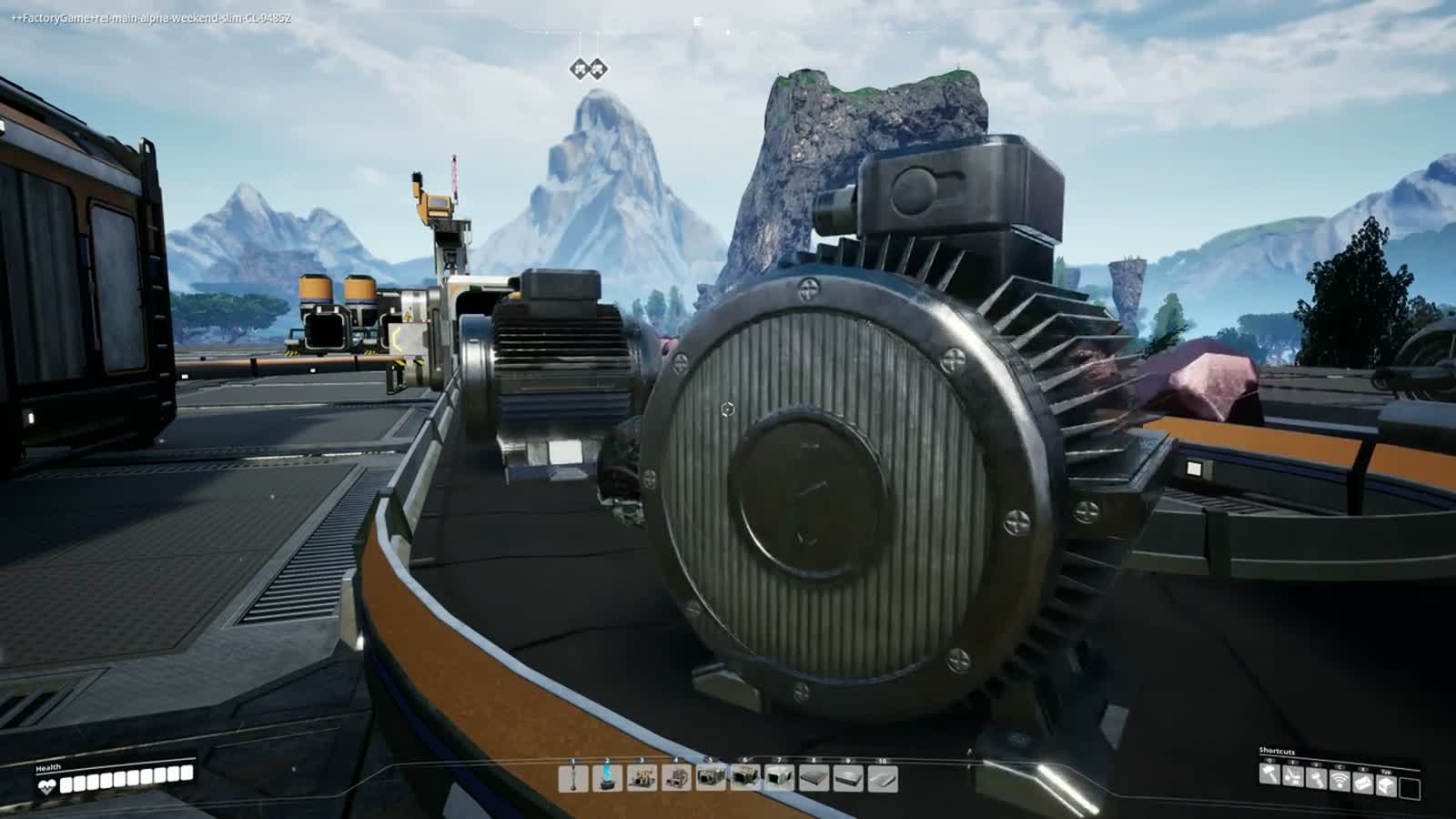Open the crate icon Tab shortcut
This screenshot has width=1456, height=819.
pos(1386,784)
